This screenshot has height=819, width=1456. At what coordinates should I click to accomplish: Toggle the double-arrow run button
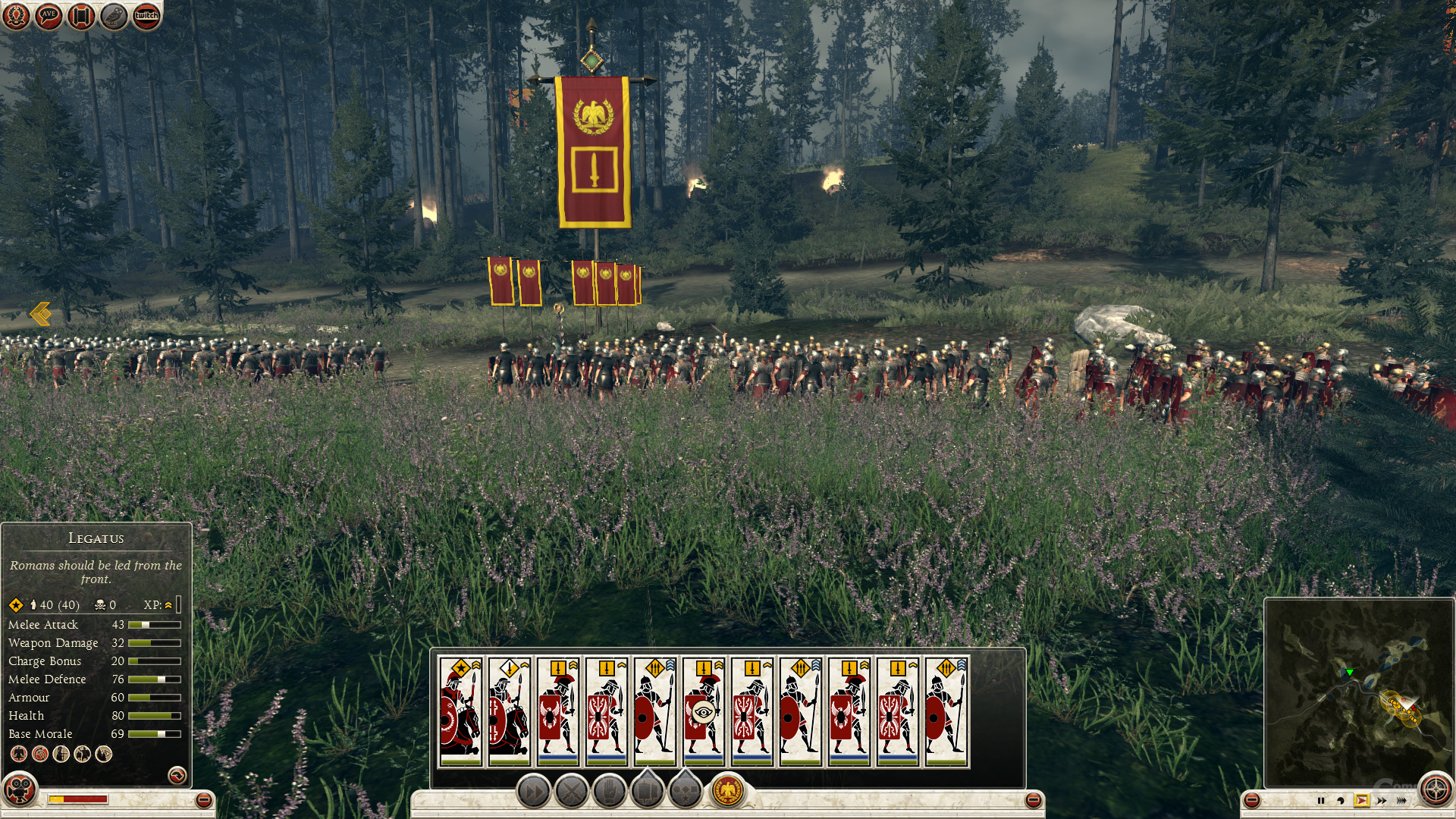click(534, 792)
